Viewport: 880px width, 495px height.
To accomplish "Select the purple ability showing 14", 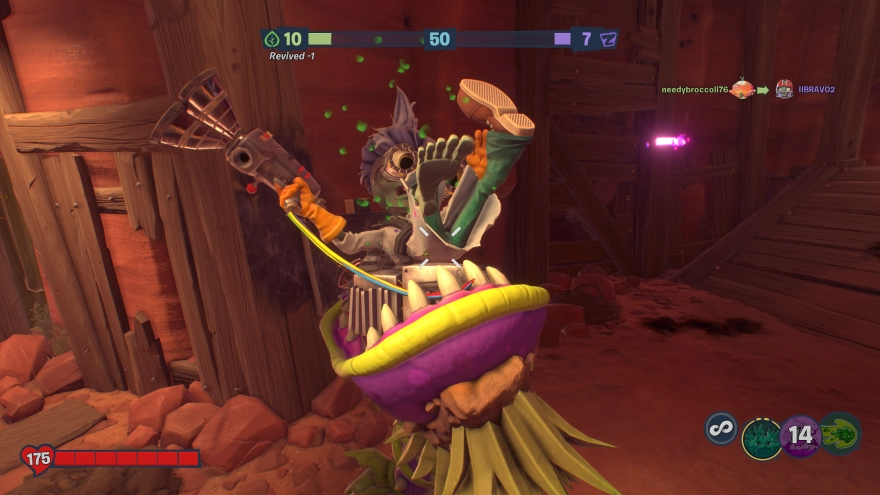I will 800,436.
